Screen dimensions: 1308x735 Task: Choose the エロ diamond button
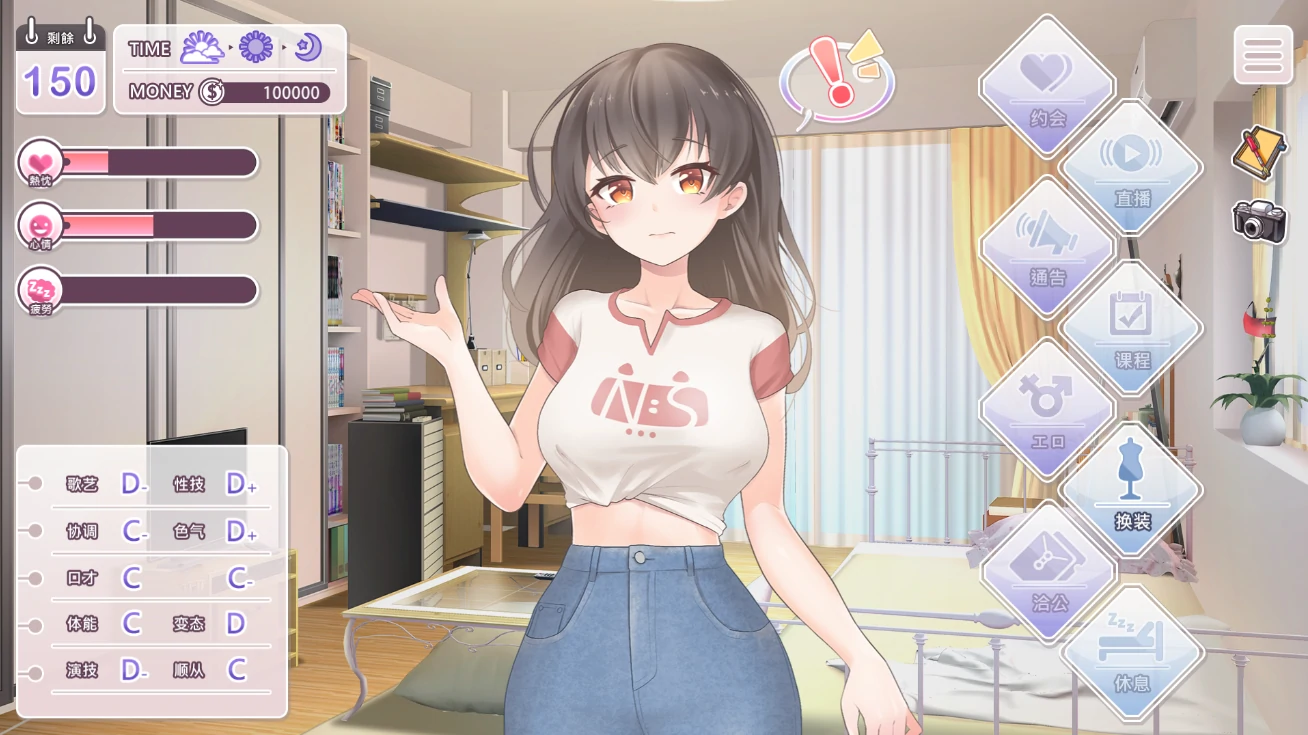pyautogui.click(x=1046, y=410)
